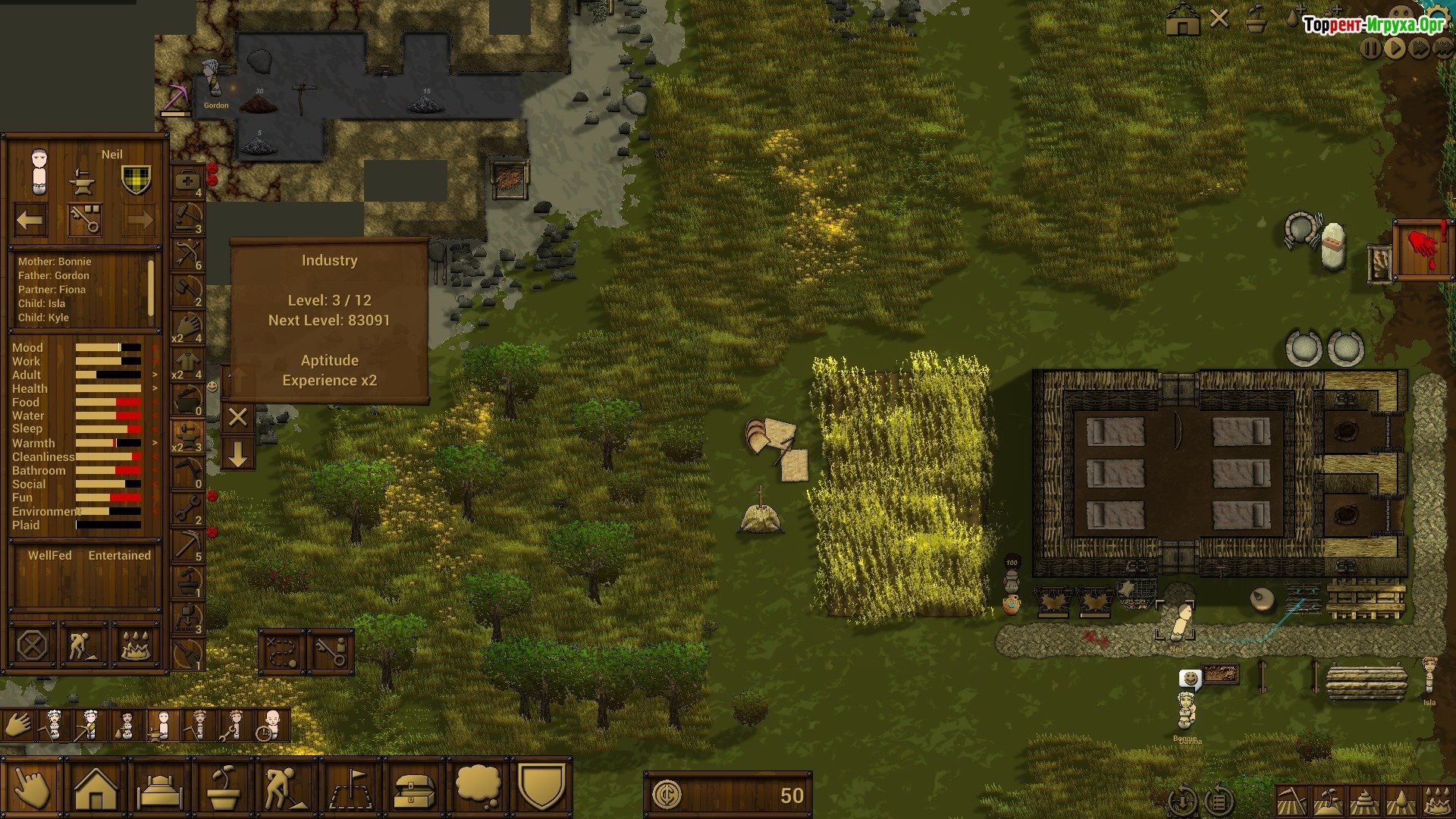Screen dimensions: 1456x819
Task: Select the medical kit skill slot
Action: [187, 181]
